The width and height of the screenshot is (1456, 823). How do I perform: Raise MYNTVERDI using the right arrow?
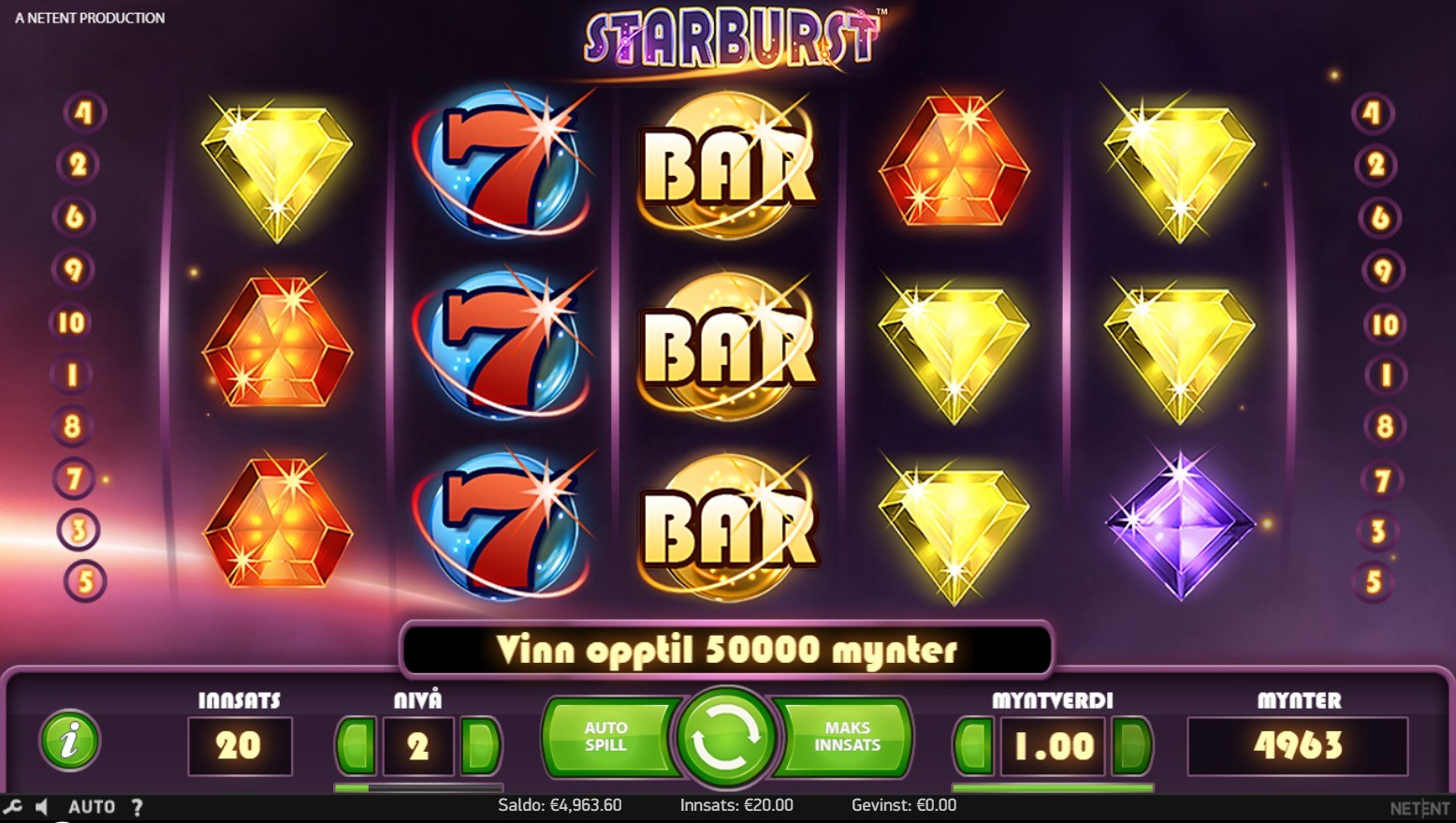tap(1129, 744)
